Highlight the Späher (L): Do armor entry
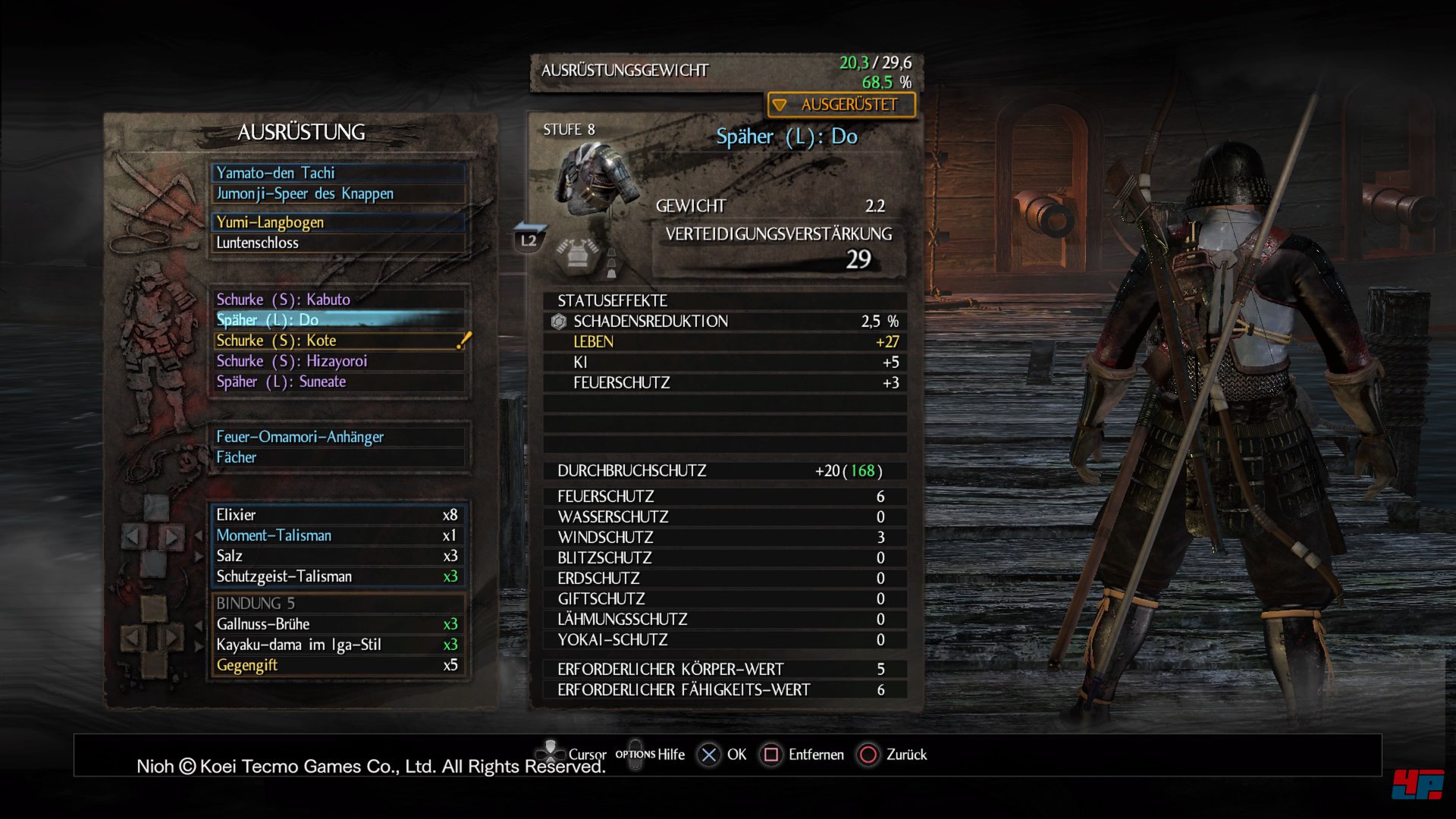The width and height of the screenshot is (1456, 819). point(338,320)
